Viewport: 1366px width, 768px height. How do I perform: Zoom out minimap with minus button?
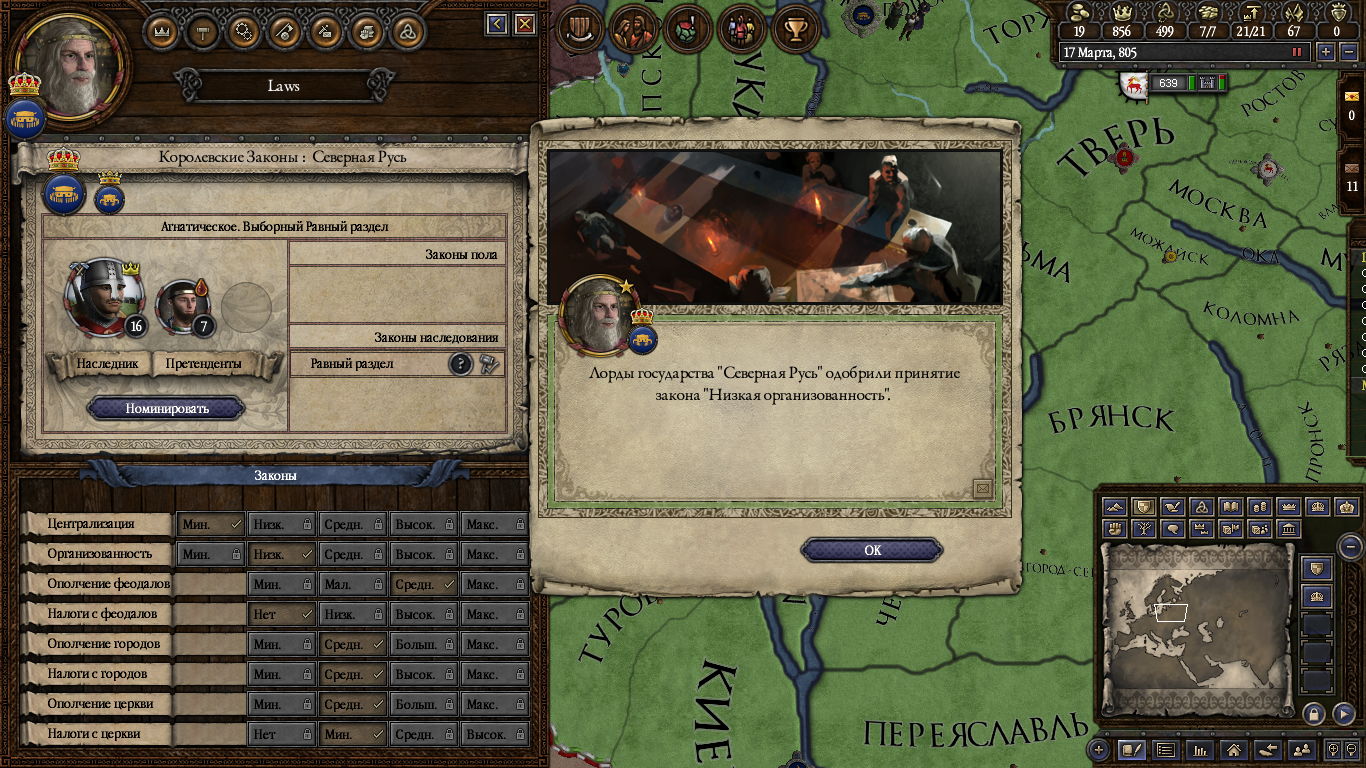1350,546
